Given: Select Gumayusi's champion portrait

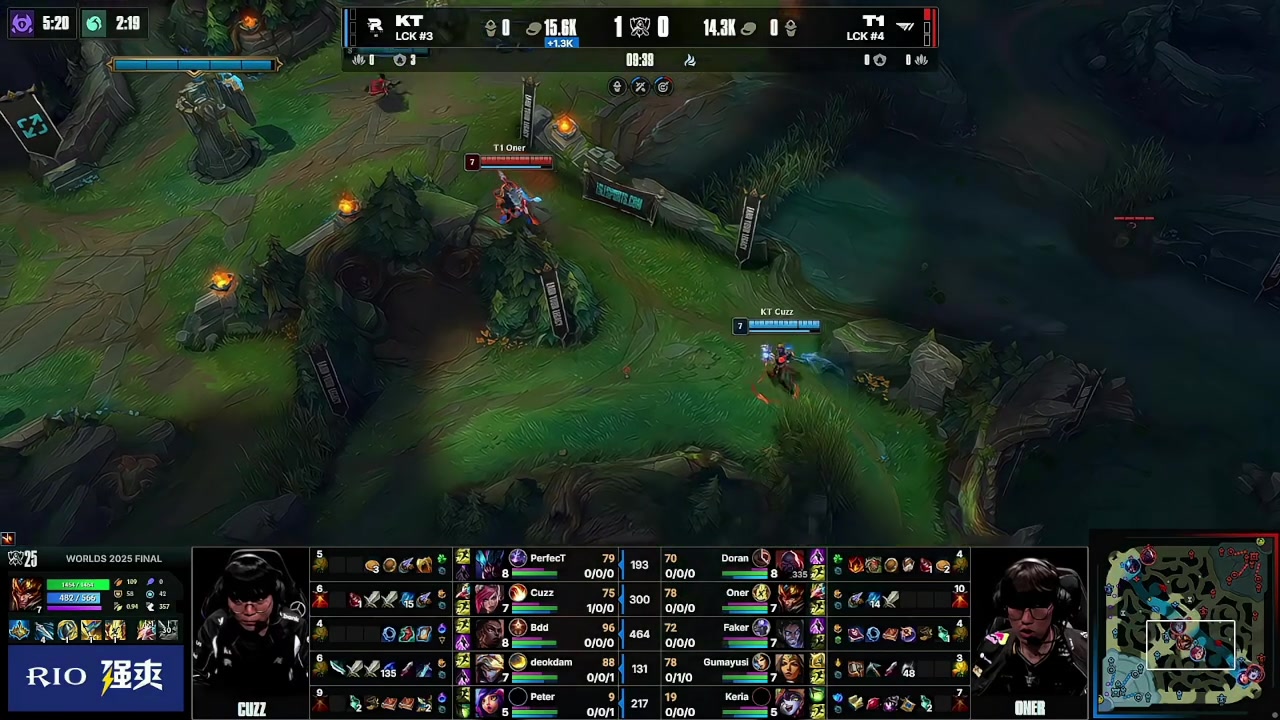Looking at the screenshot, I should (789, 668).
